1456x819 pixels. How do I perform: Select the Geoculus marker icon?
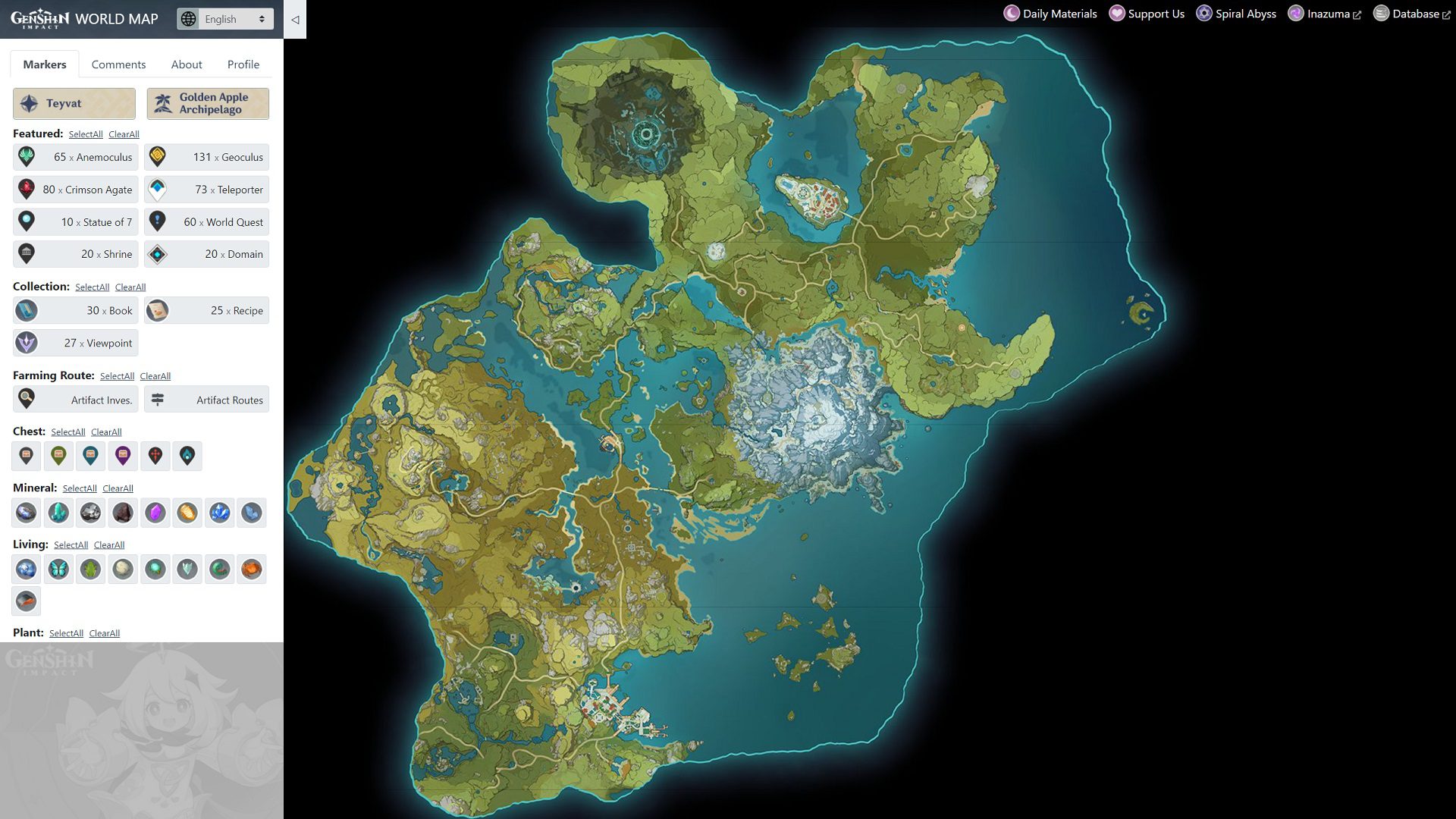pos(158,157)
